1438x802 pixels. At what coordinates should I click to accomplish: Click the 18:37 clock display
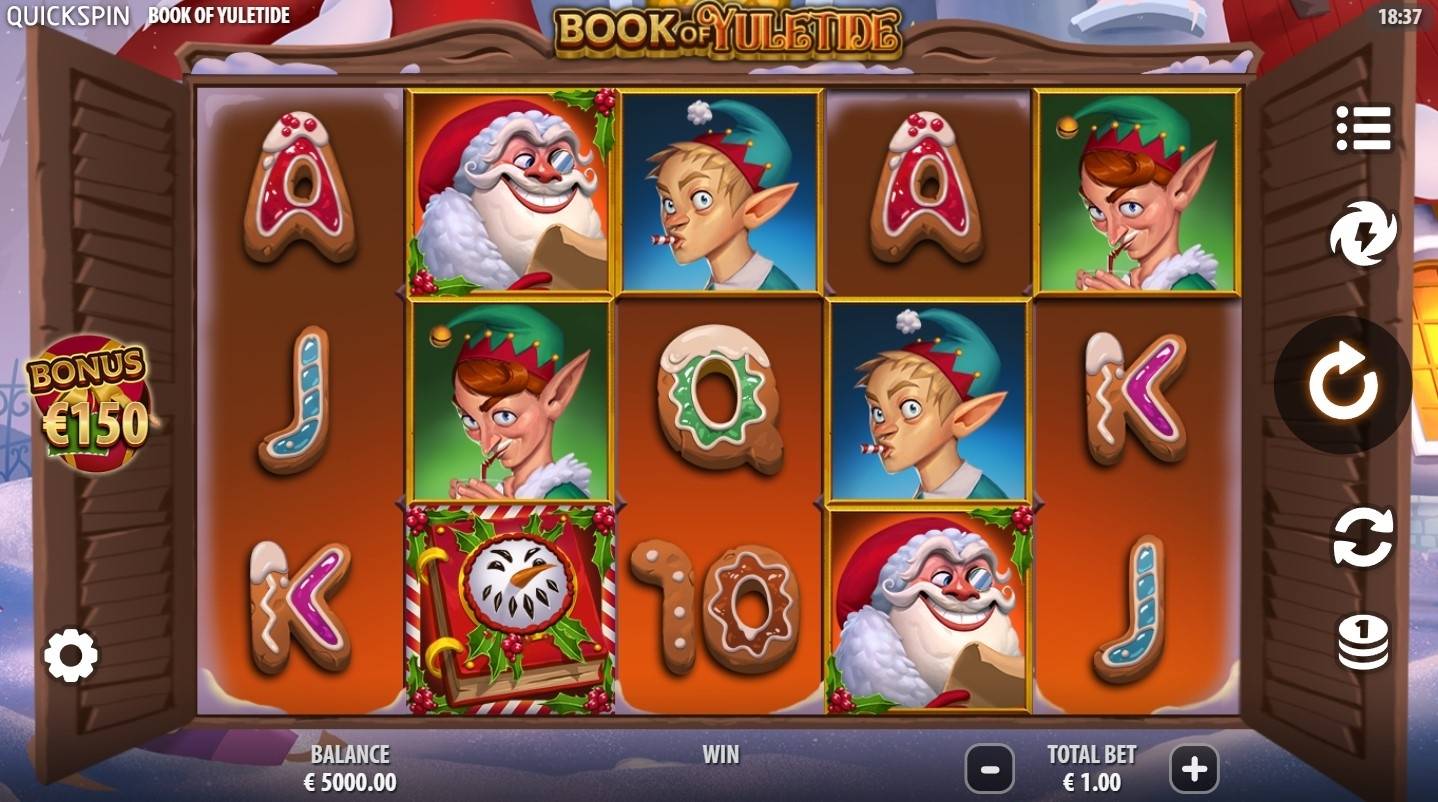[1399, 15]
